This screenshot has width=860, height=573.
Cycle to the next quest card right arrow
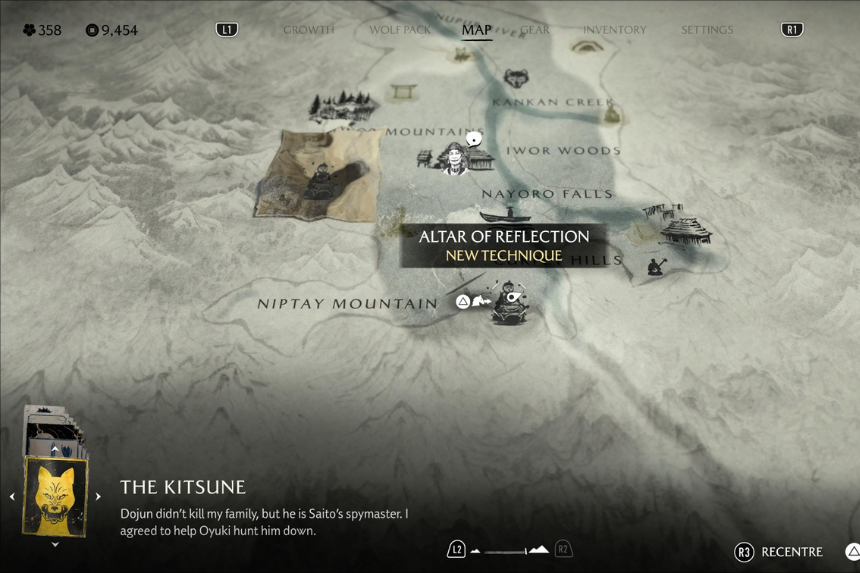coord(98,496)
